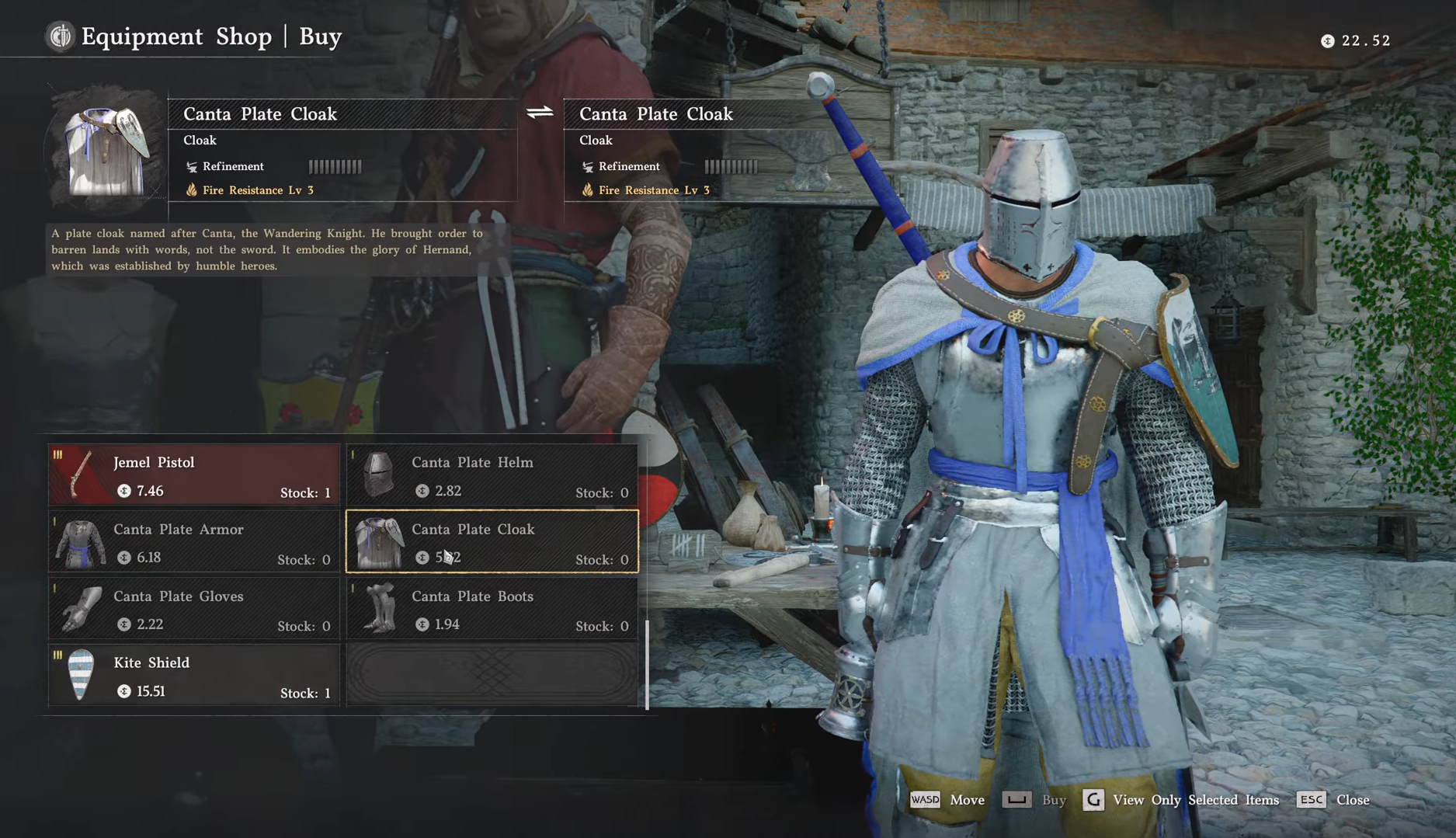
Task: Click the Canta Plate Cloak preview thumbnail
Action: coord(106,150)
